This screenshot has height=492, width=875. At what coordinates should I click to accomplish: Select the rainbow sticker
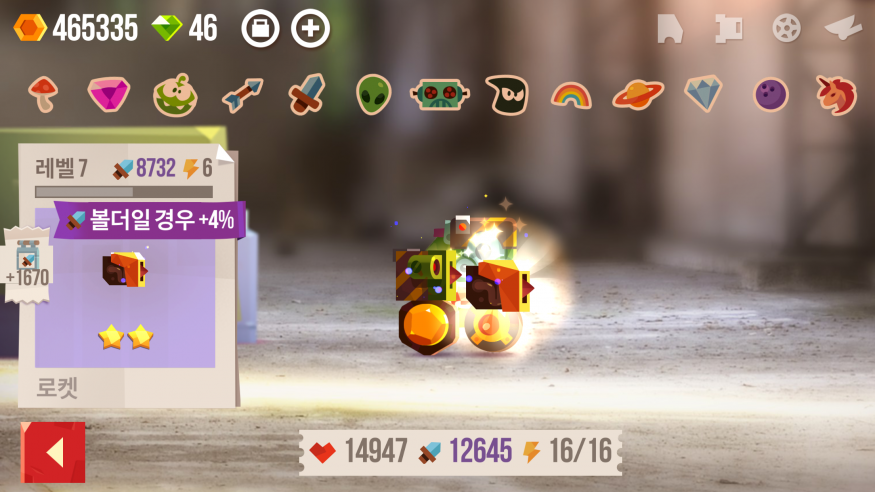[571, 95]
